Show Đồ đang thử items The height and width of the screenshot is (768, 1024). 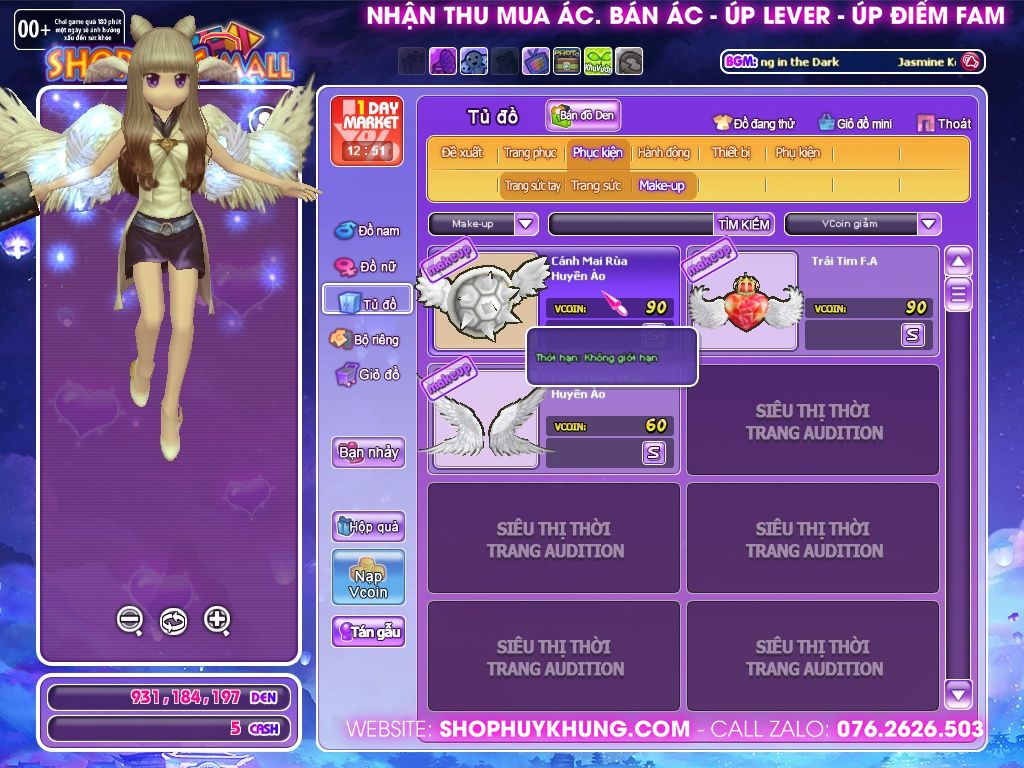[x=754, y=123]
